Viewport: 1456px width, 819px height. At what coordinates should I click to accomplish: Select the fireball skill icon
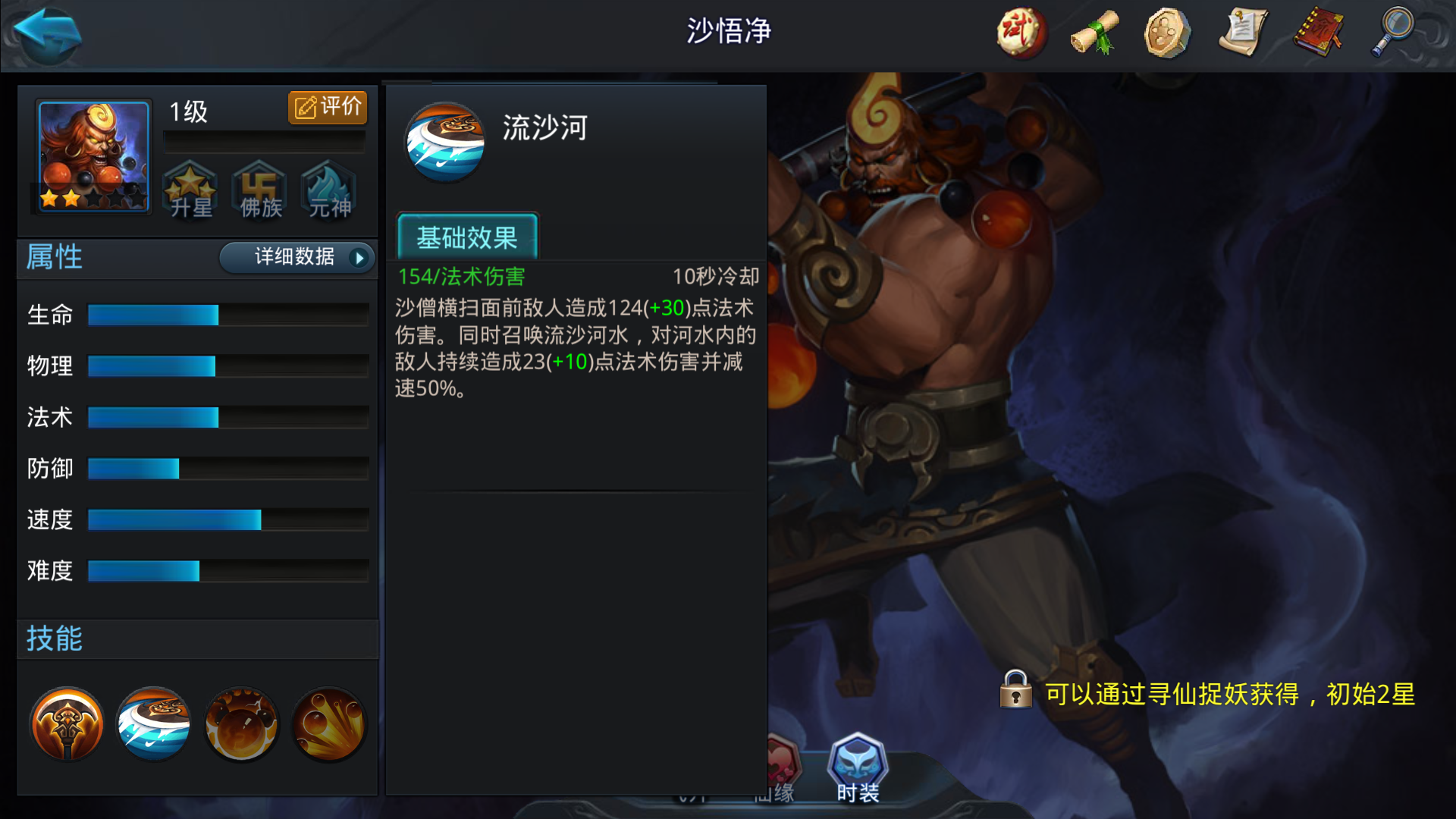click(240, 724)
